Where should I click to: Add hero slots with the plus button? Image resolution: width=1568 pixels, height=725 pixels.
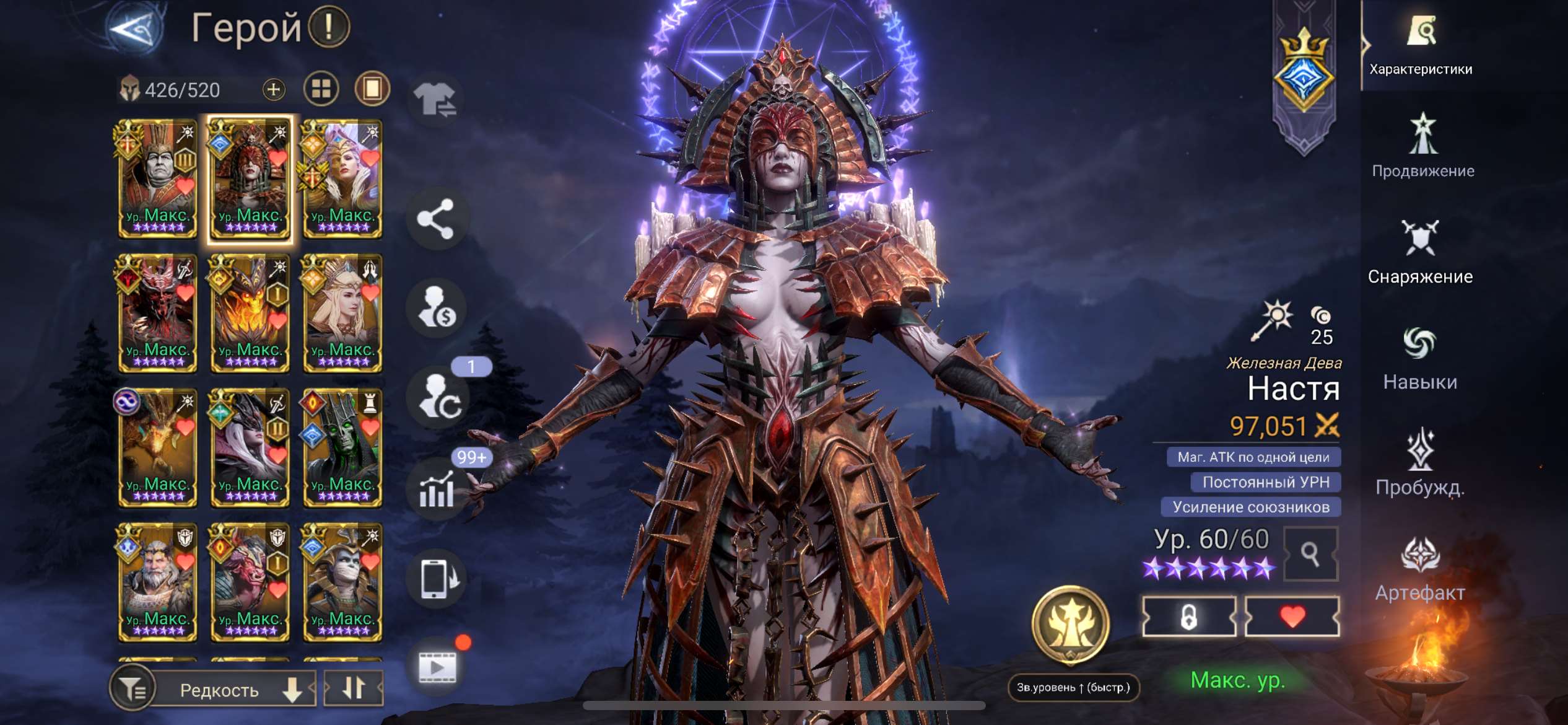click(273, 90)
